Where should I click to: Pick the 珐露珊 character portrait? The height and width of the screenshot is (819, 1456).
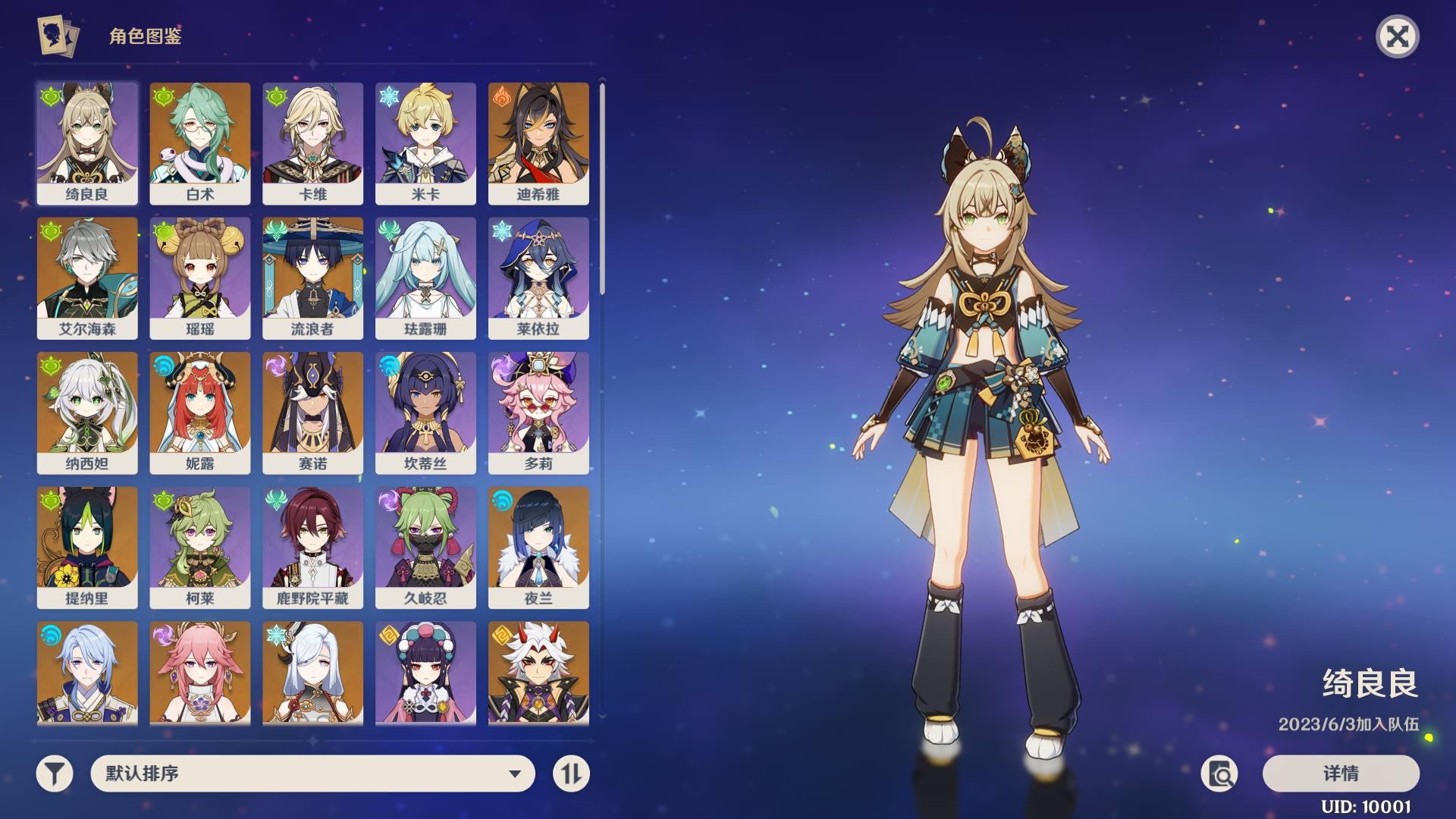point(425,278)
